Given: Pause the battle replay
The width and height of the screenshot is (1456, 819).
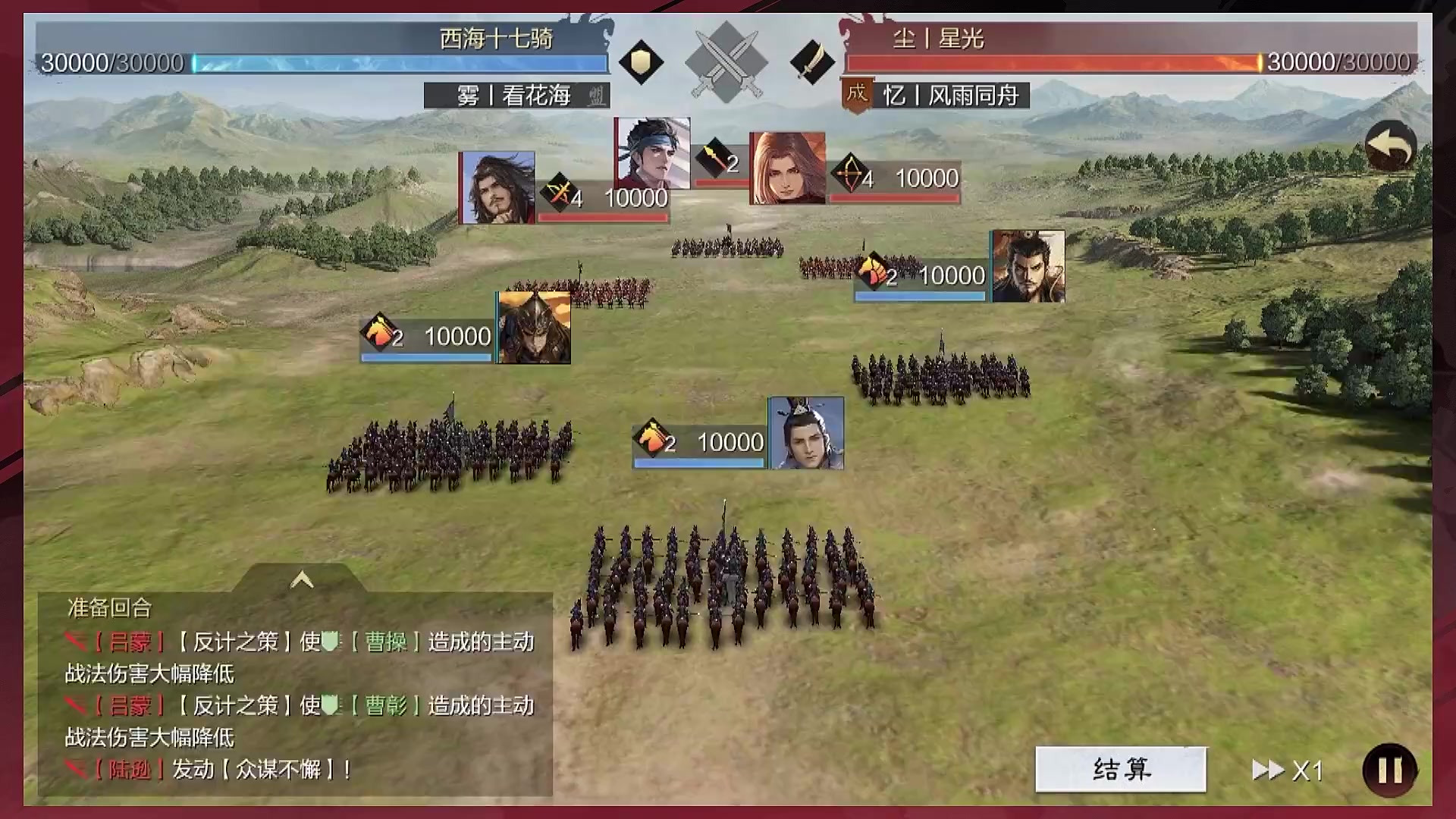Looking at the screenshot, I should [x=1389, y=770].
